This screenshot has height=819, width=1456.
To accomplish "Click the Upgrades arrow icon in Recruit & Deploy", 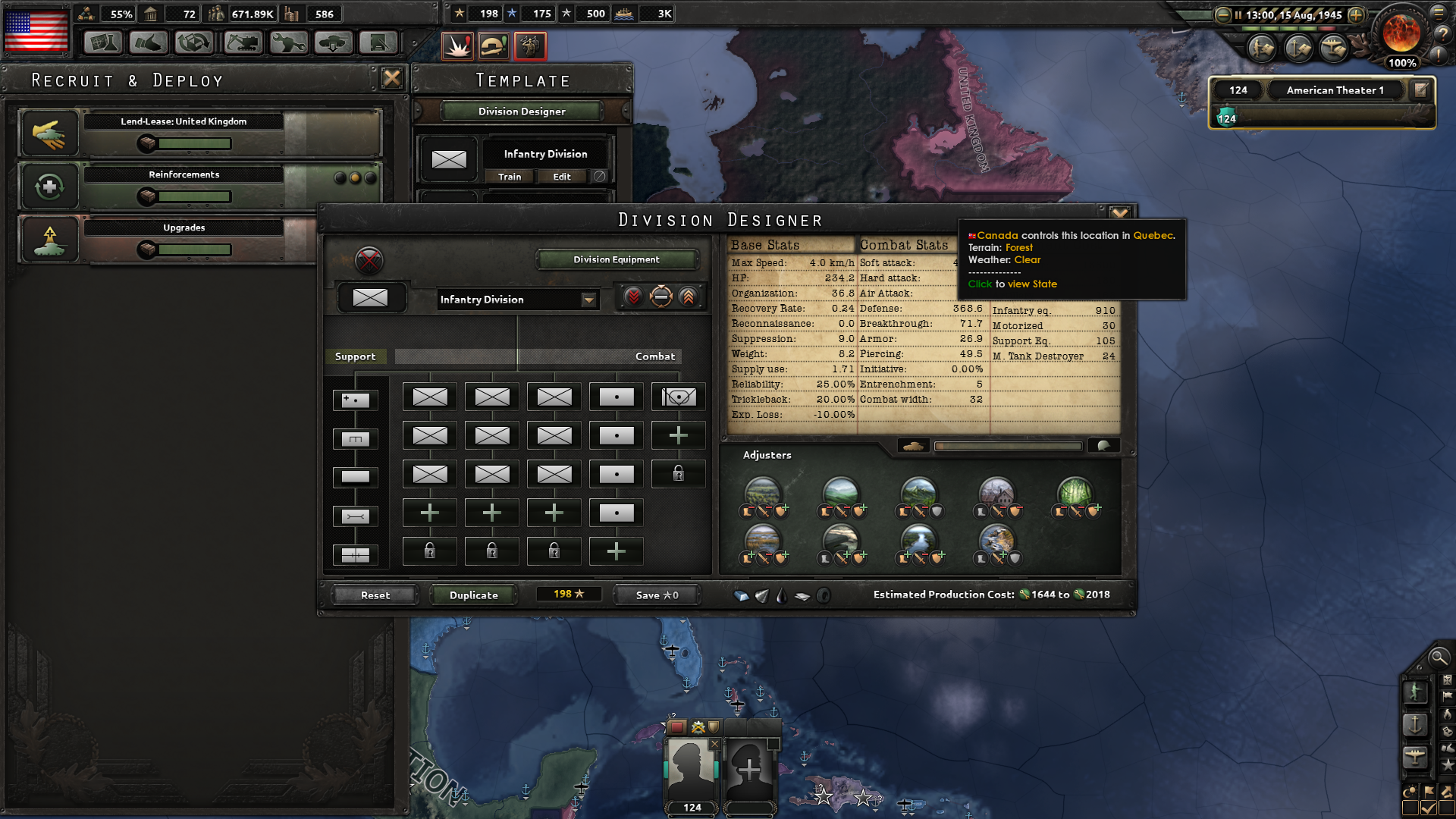I will pos(49,239).
